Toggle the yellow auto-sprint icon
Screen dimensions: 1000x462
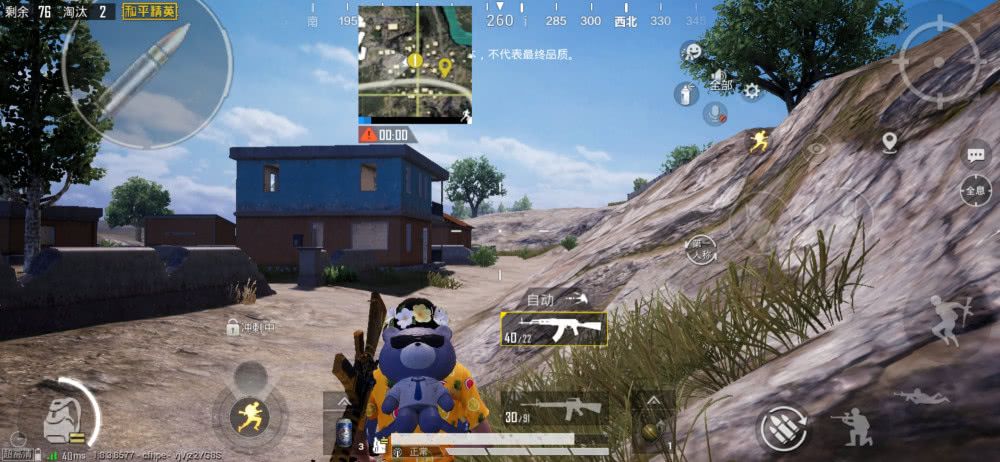click(x=760, y=142)
